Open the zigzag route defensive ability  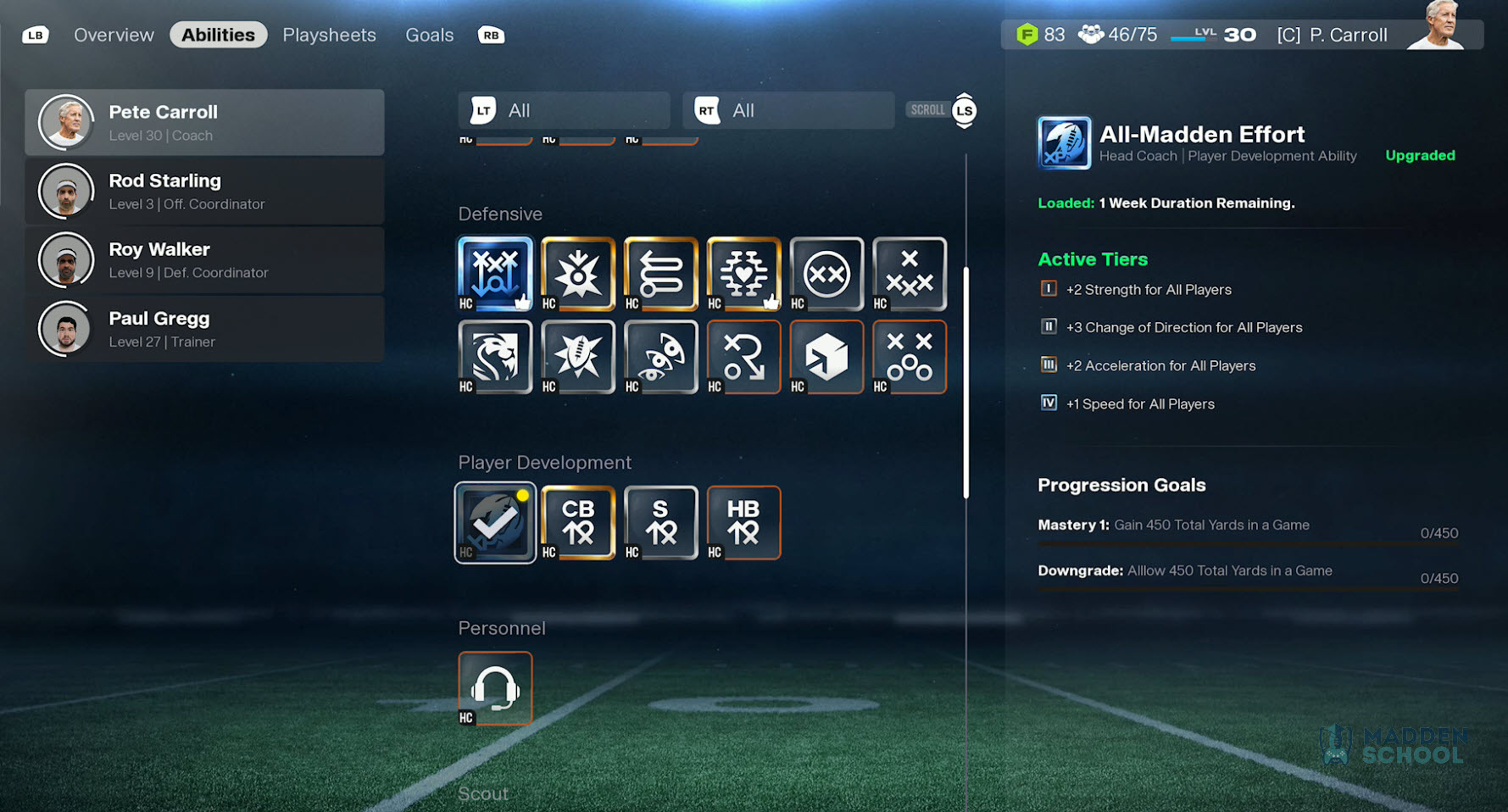point(660,274)
